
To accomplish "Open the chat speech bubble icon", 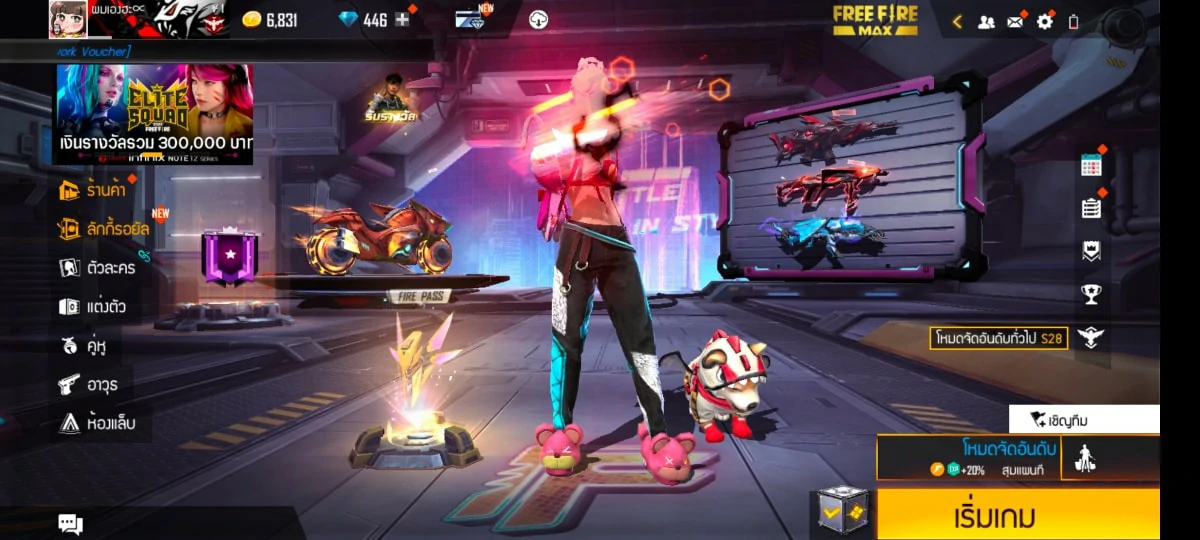I will [70, 523].
